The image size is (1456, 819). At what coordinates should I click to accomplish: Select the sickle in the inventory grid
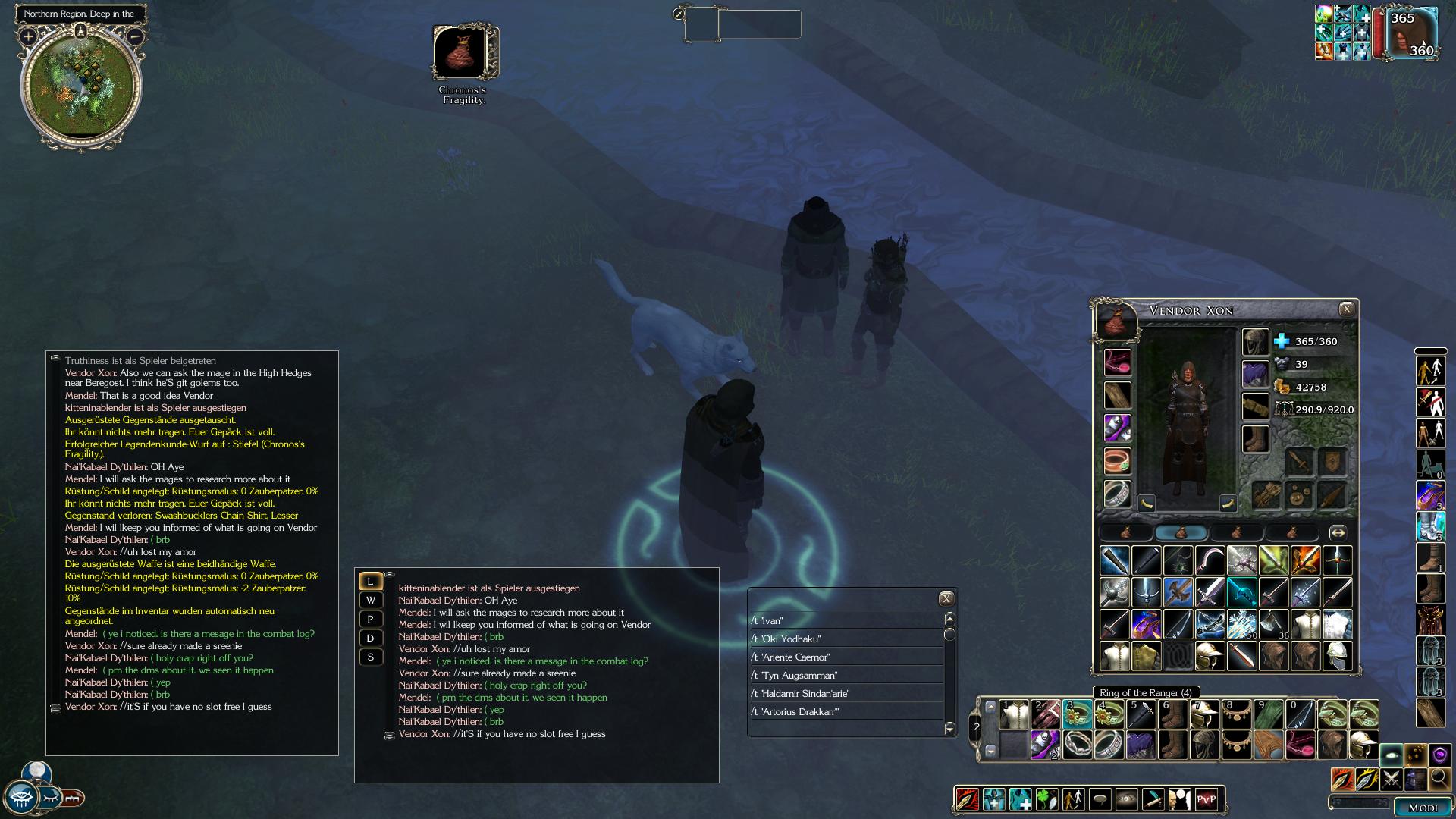(x=1210, y=560)
